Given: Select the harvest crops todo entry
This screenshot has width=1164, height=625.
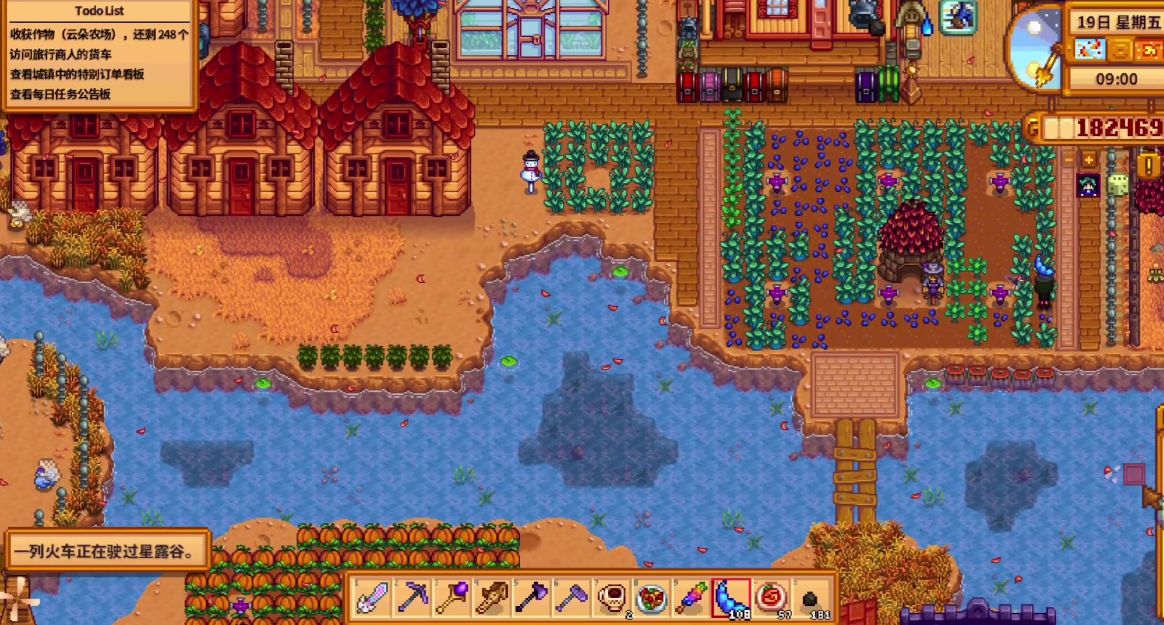Looking at the screenshot, I should click(x=99, y=34).
